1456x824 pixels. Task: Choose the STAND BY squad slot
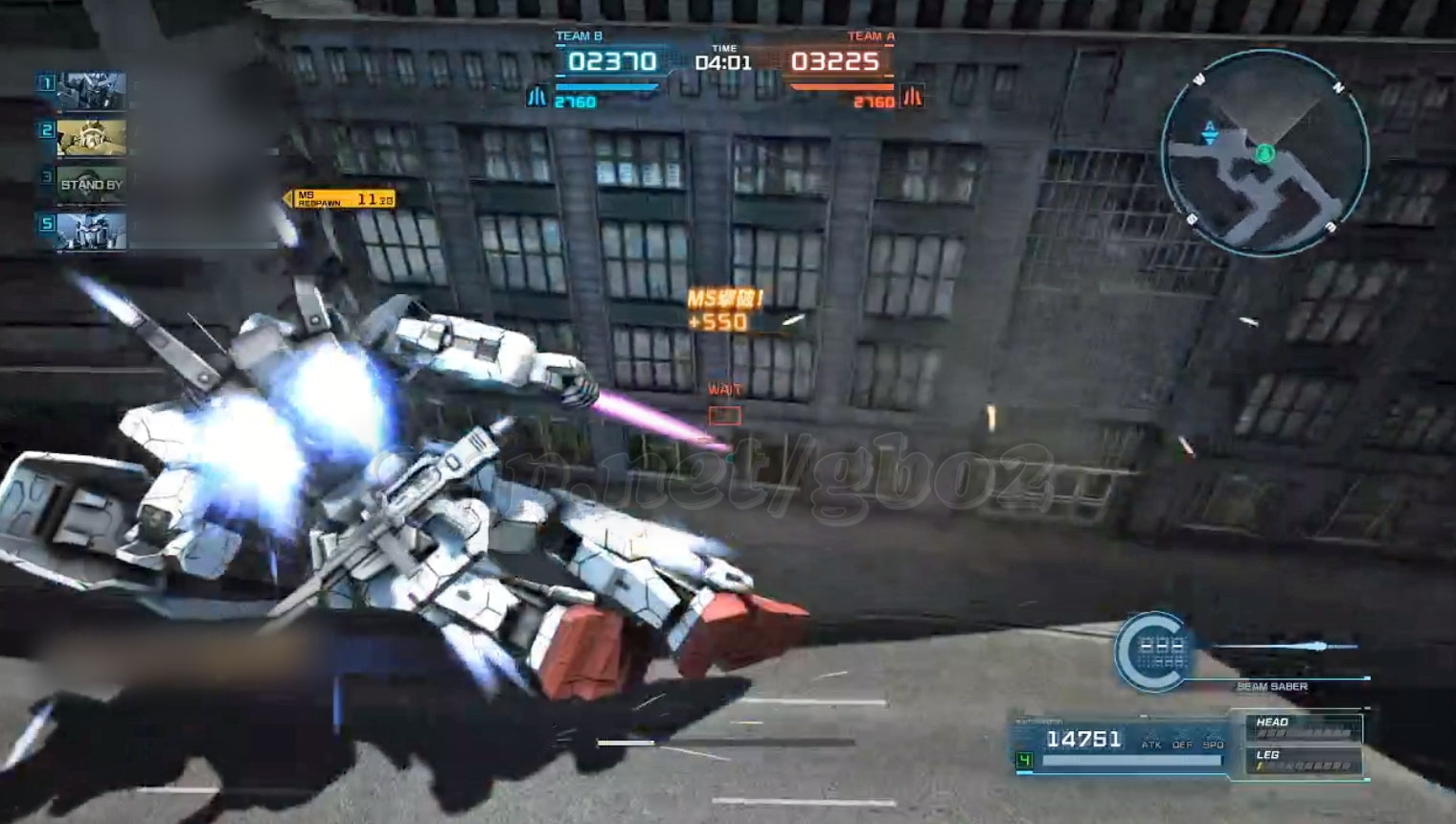coord(91,184)
